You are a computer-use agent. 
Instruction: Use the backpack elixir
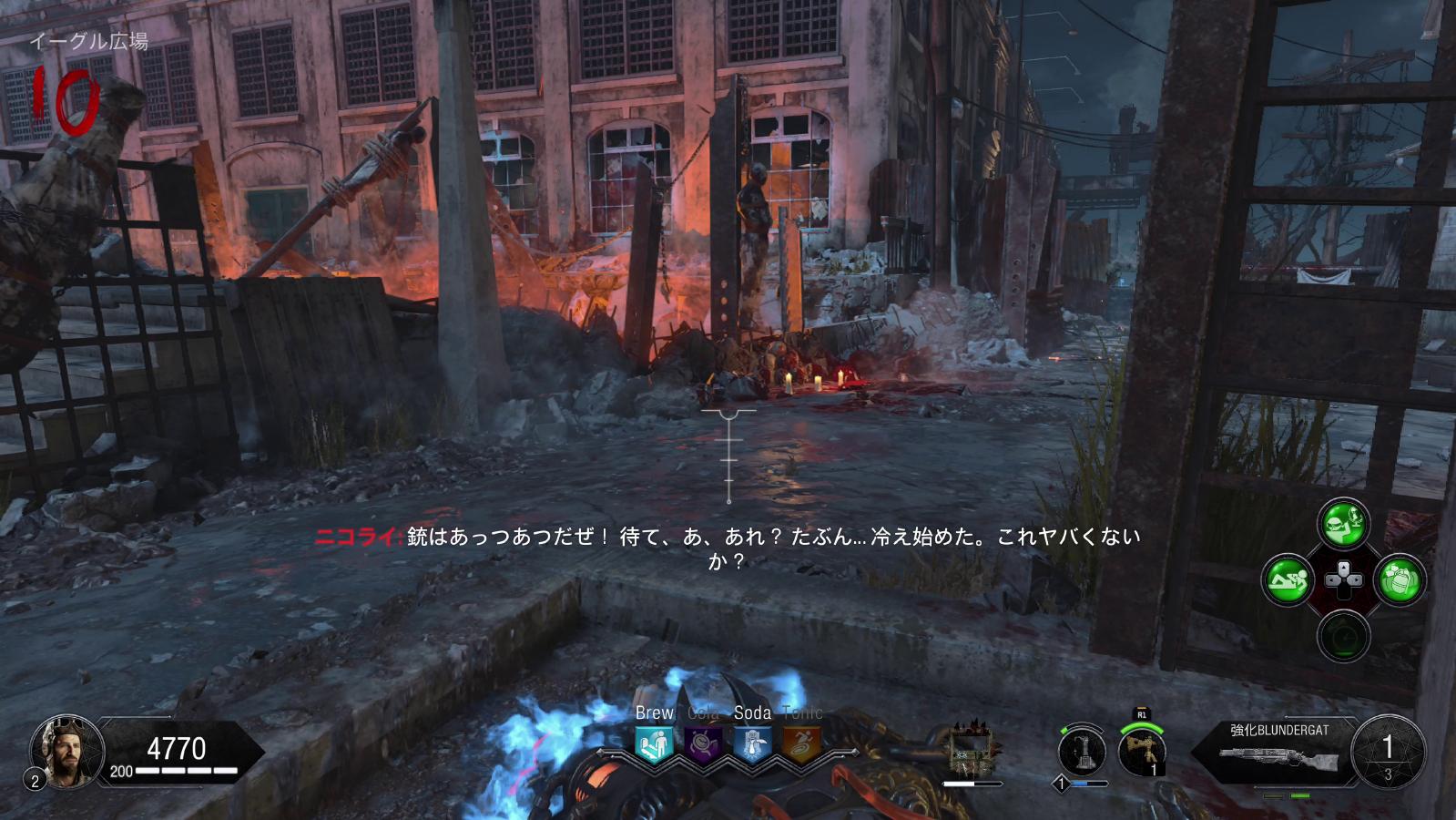[1400, 579]
